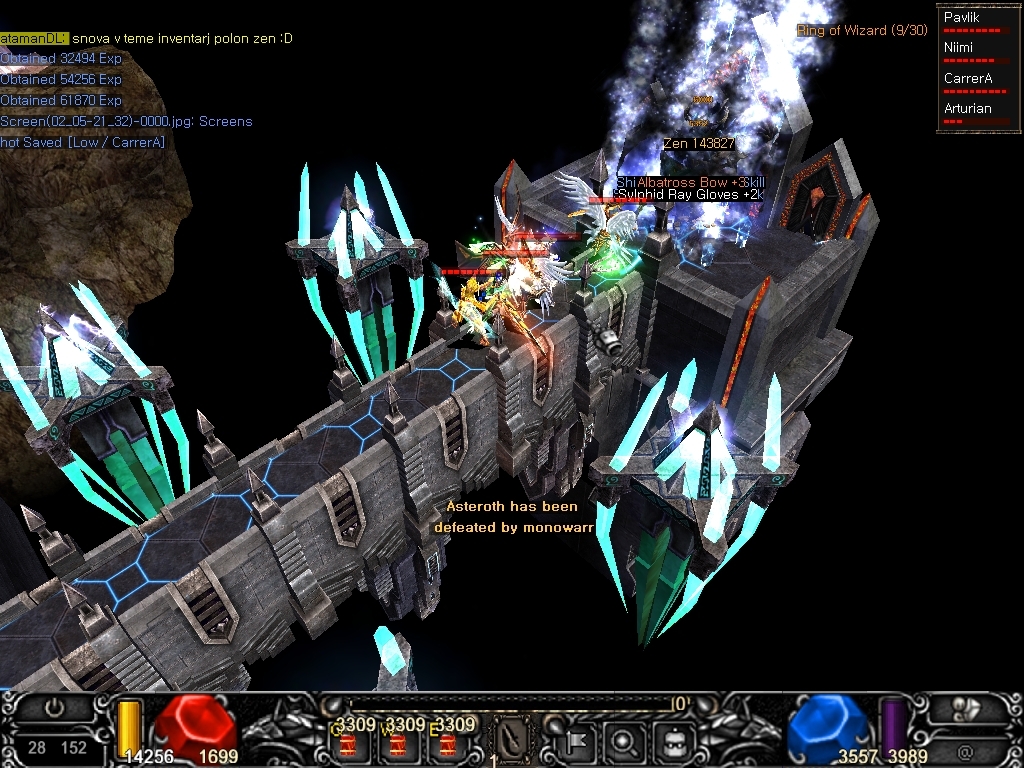
Task: Open the friends button with two figures
Action: 964,712
